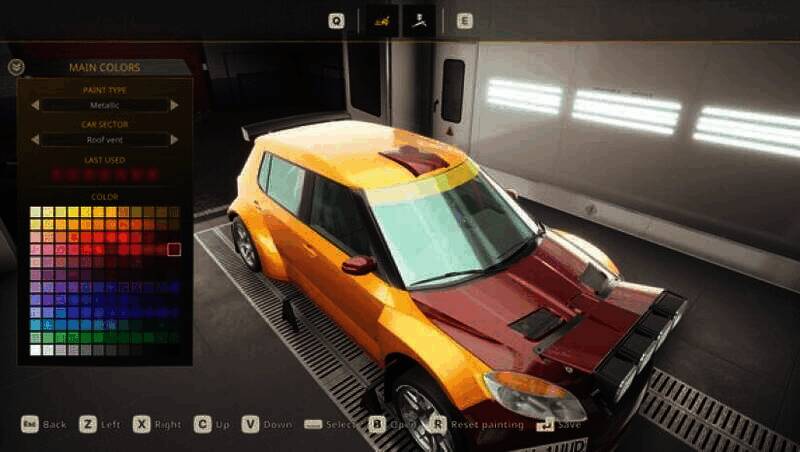Screen dimensions: 800x452
Task: Switch to the white icon tab beside the yellow car tab
Action: point(418,20)
